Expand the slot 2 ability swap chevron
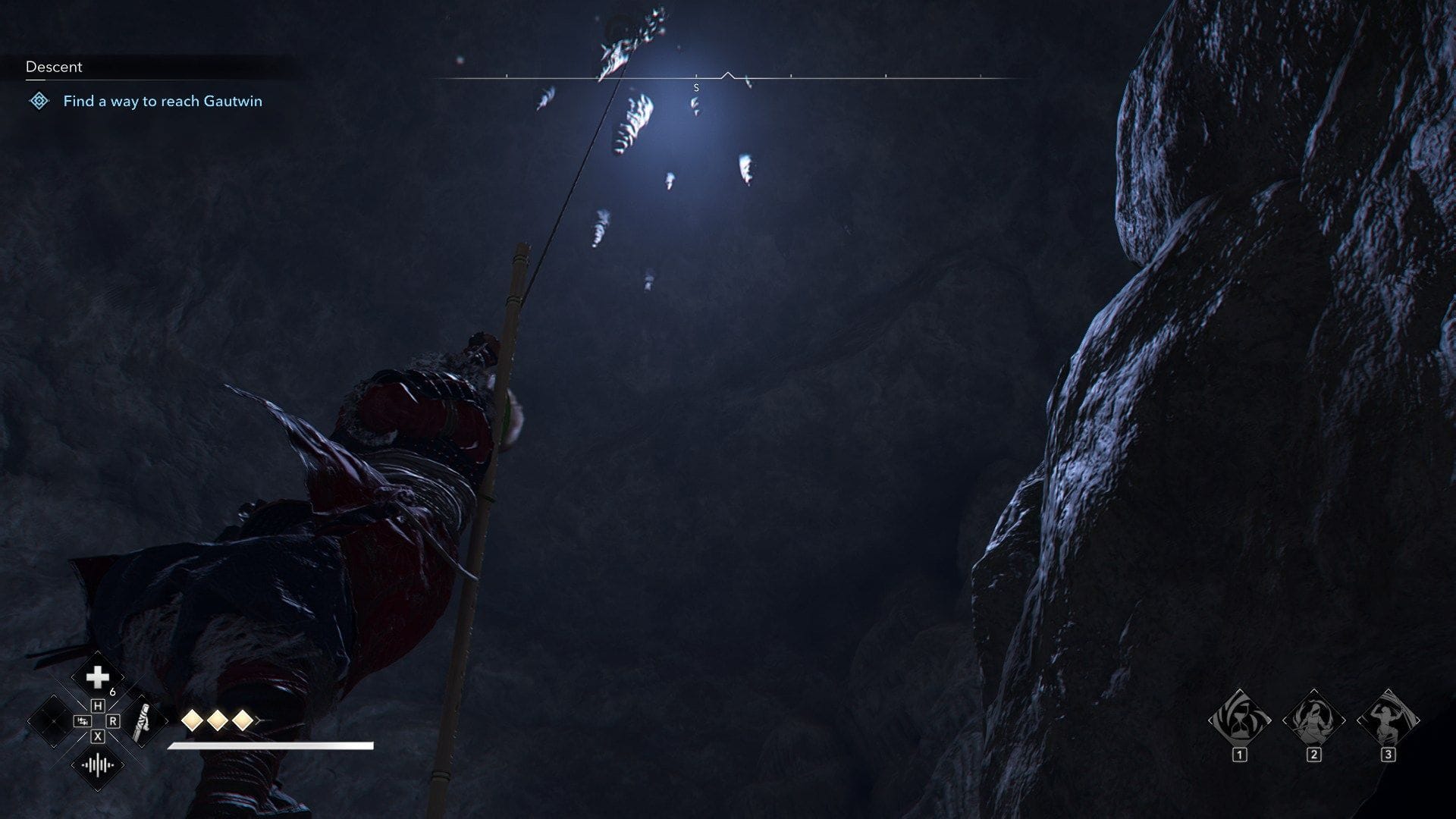 click(1343, 719)
